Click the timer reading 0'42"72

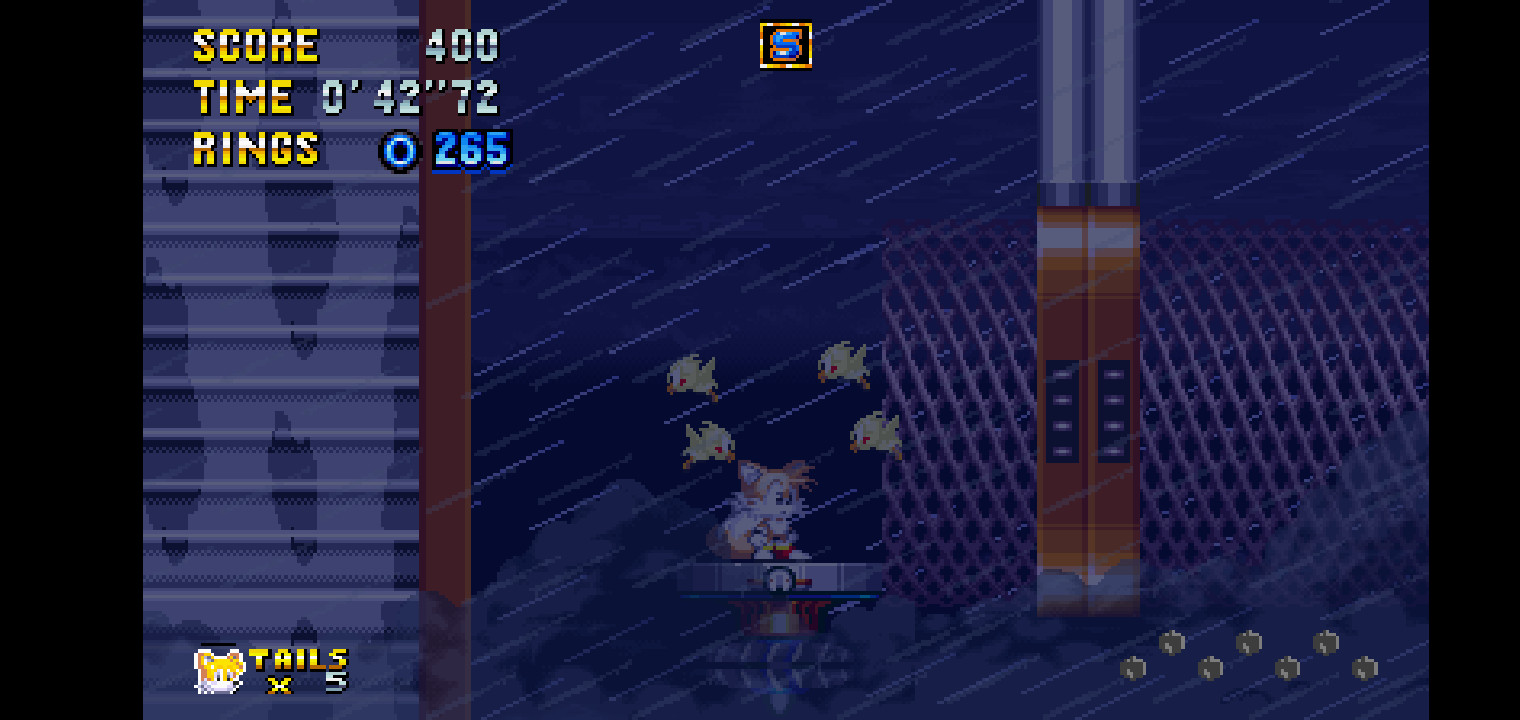[x=410, y=97]
